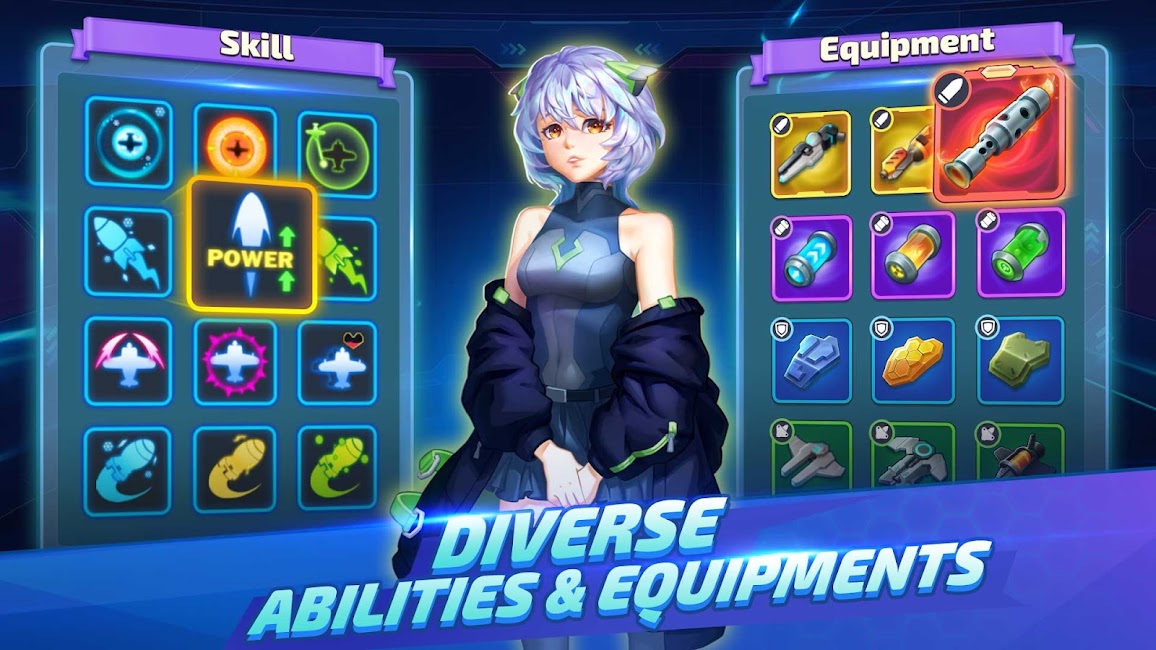Select the highlighted POWER skill
Image resolution: width=1156 pixels, height=650 pixels.
click(x=252, y=245)
